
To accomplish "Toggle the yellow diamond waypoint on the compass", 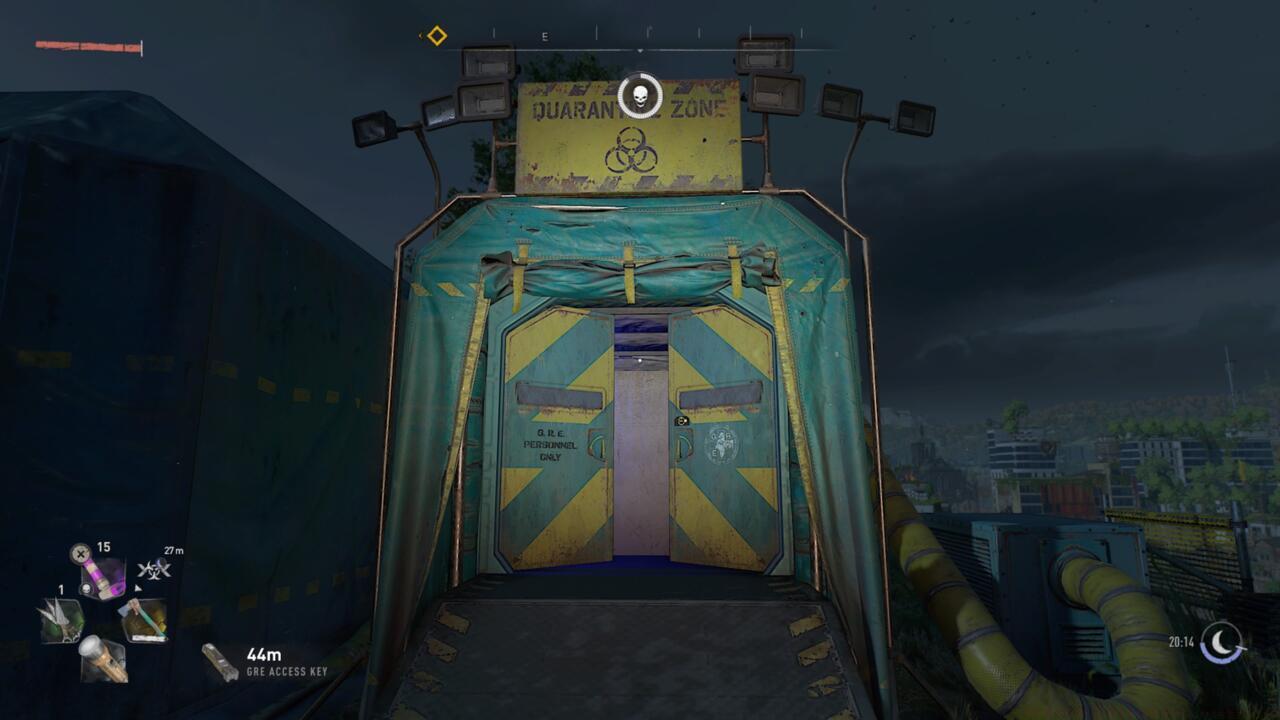I will tap(436, 33).
